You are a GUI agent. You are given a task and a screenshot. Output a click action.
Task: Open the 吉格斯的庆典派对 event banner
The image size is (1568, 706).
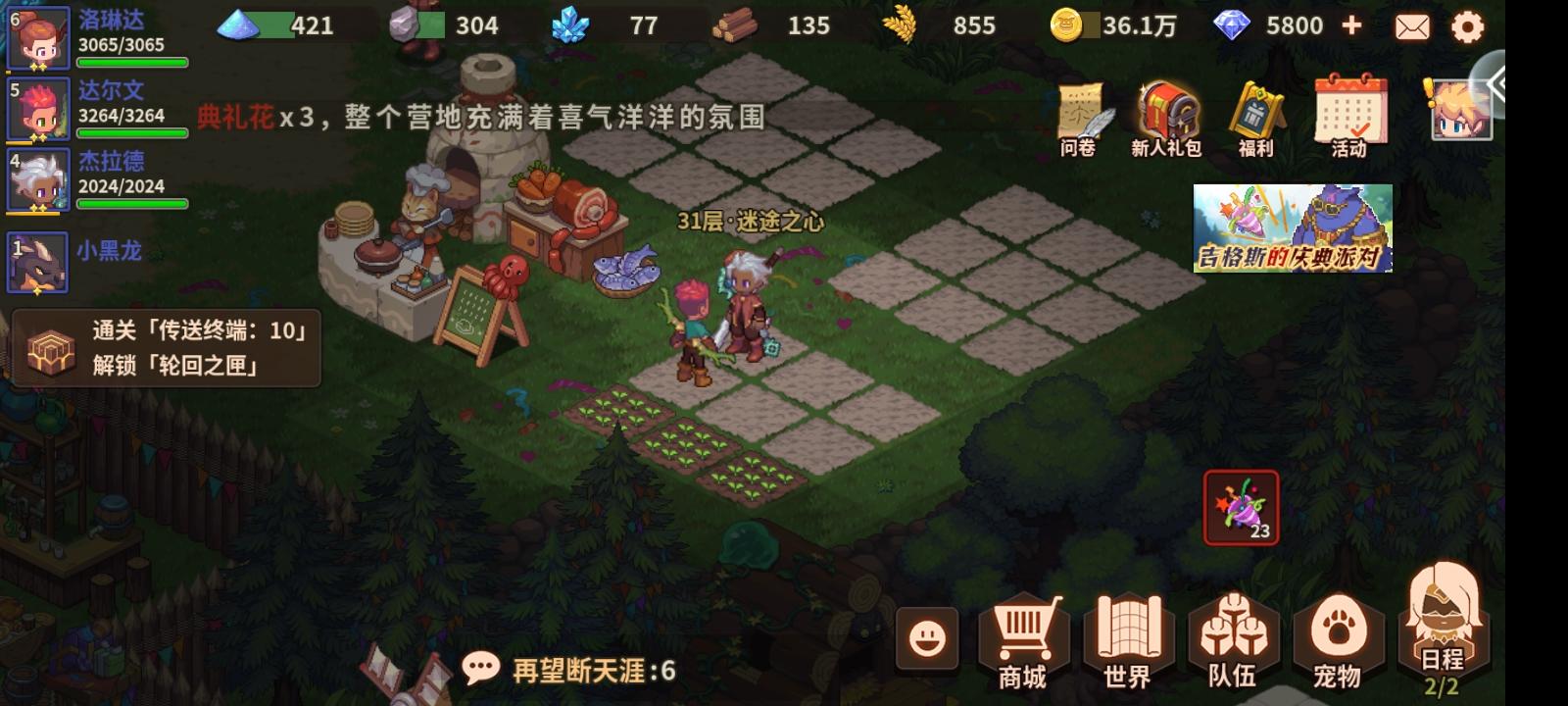click(x=1291, y=227)
